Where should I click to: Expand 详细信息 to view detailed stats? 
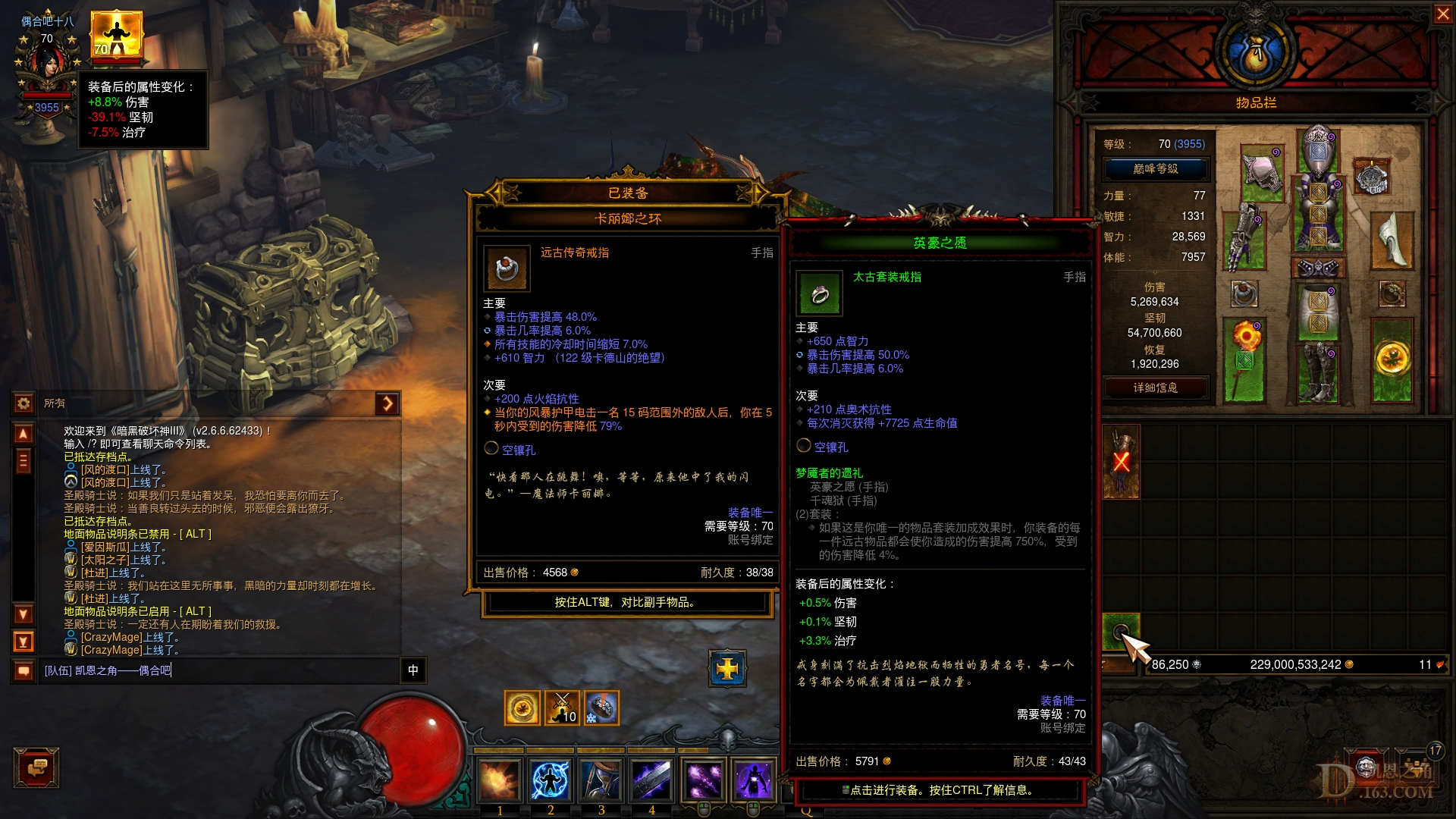click(1156, 388)
